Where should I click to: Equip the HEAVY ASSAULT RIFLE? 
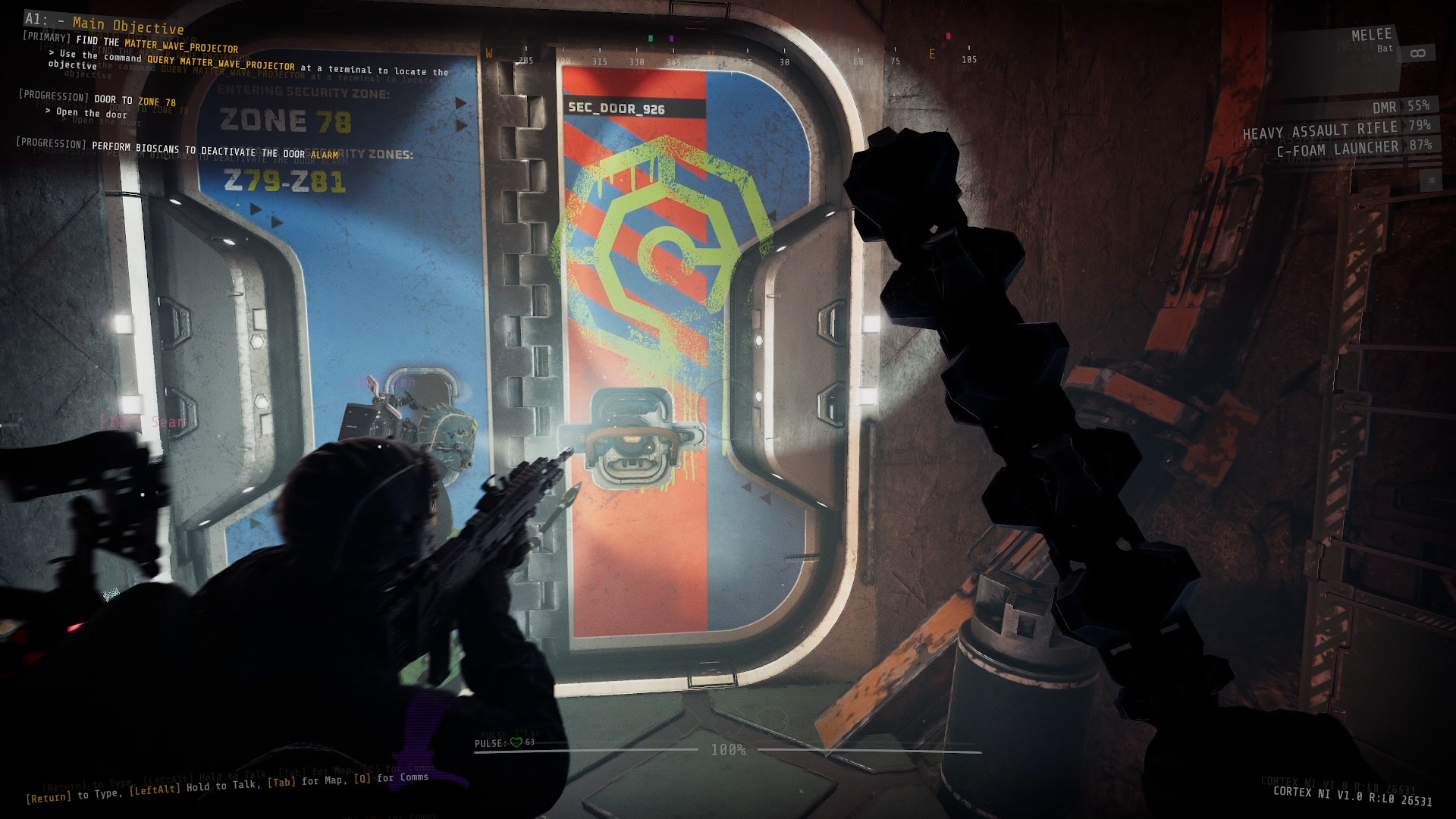point(1319,129)
